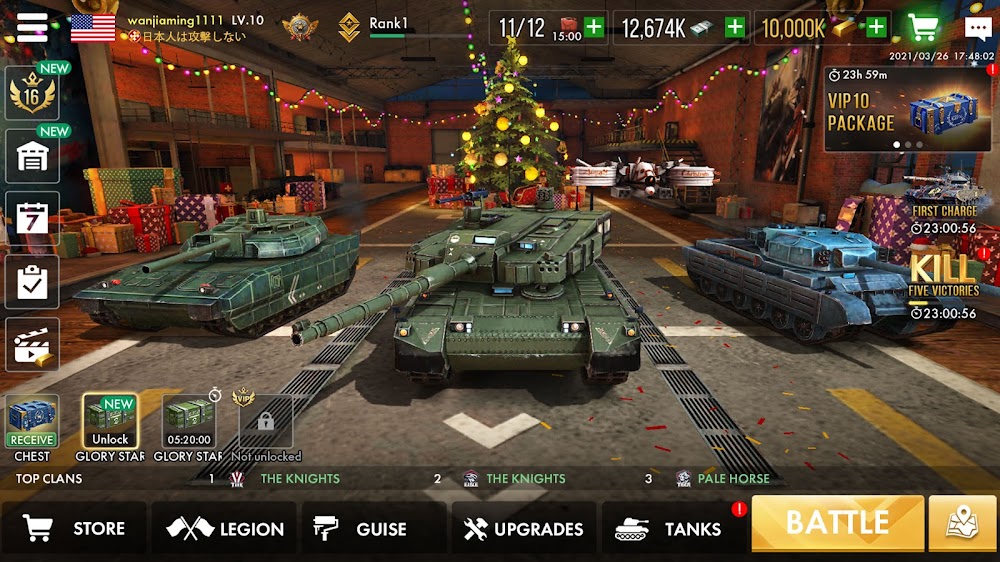Open the green shopping cart shop
The height and width of the screenshot is (562, 1000).
[926, 27]
